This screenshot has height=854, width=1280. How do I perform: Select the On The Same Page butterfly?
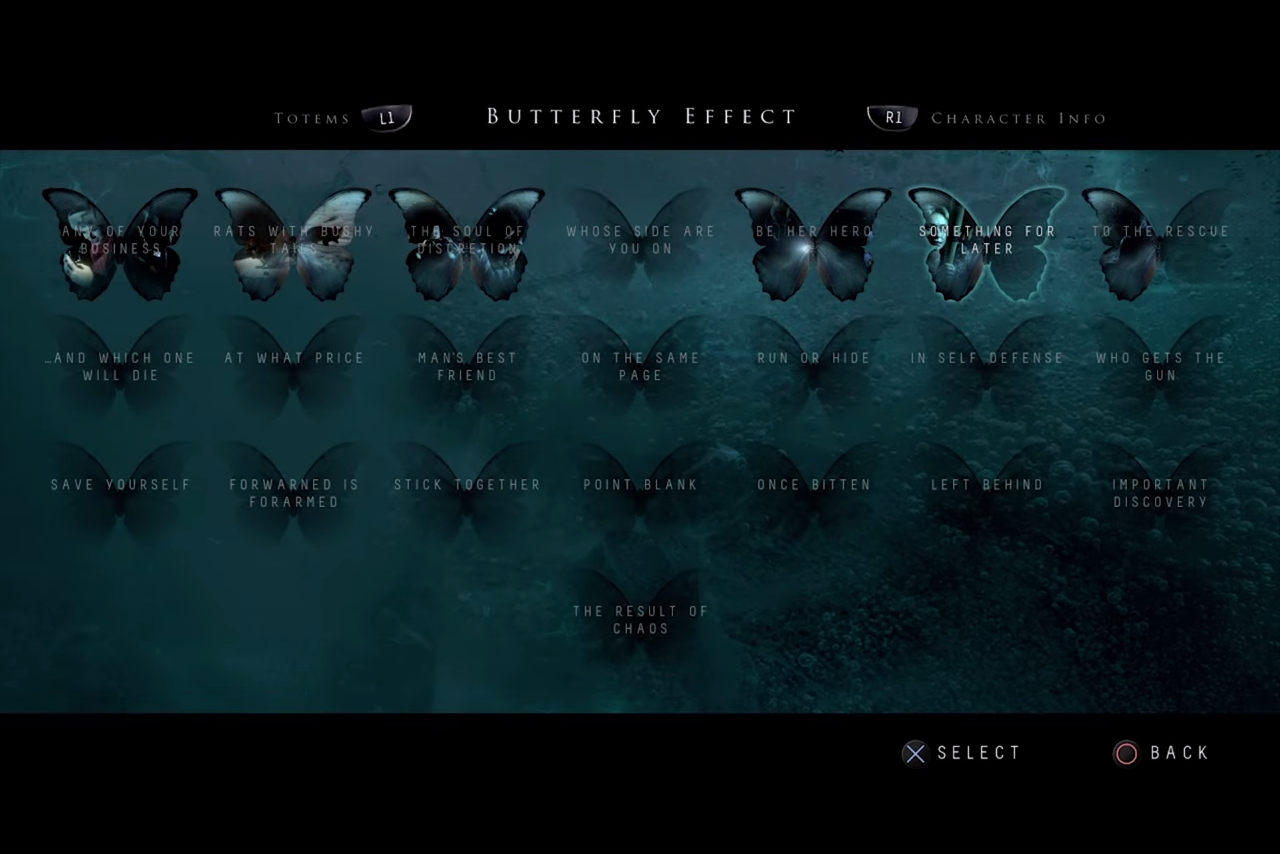(x=641, y=367)
